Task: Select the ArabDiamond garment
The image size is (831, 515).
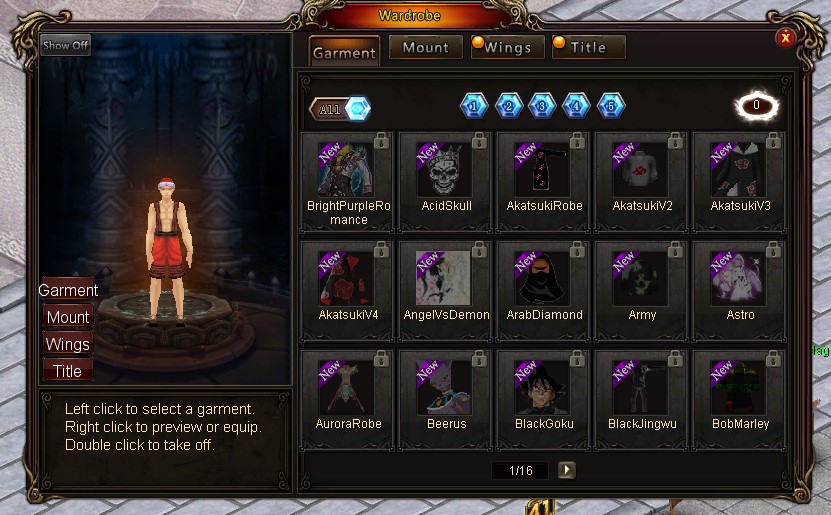Action: coord(544,278)
